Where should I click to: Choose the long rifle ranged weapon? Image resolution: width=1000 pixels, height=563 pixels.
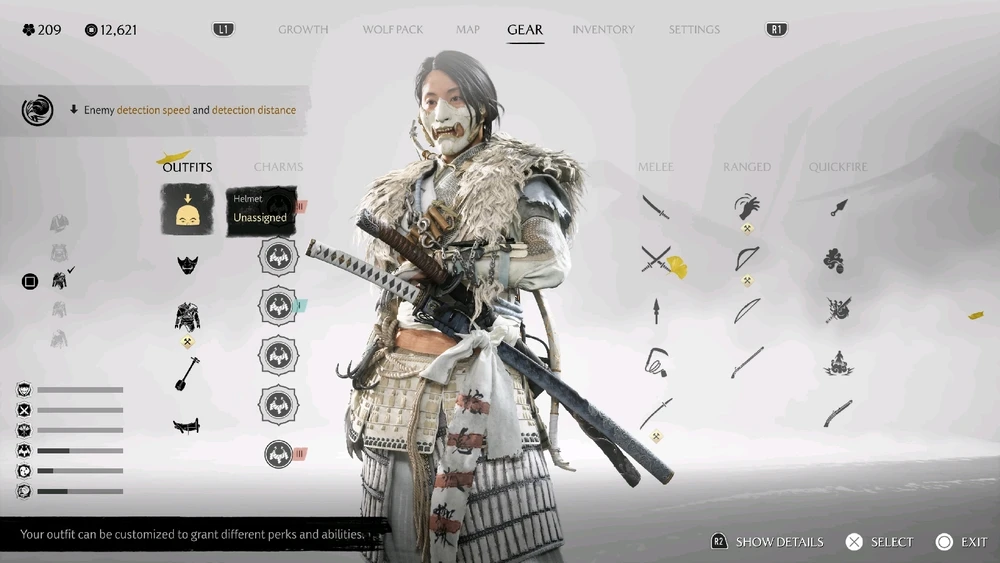pyautogui.click(x=747, y=362)
